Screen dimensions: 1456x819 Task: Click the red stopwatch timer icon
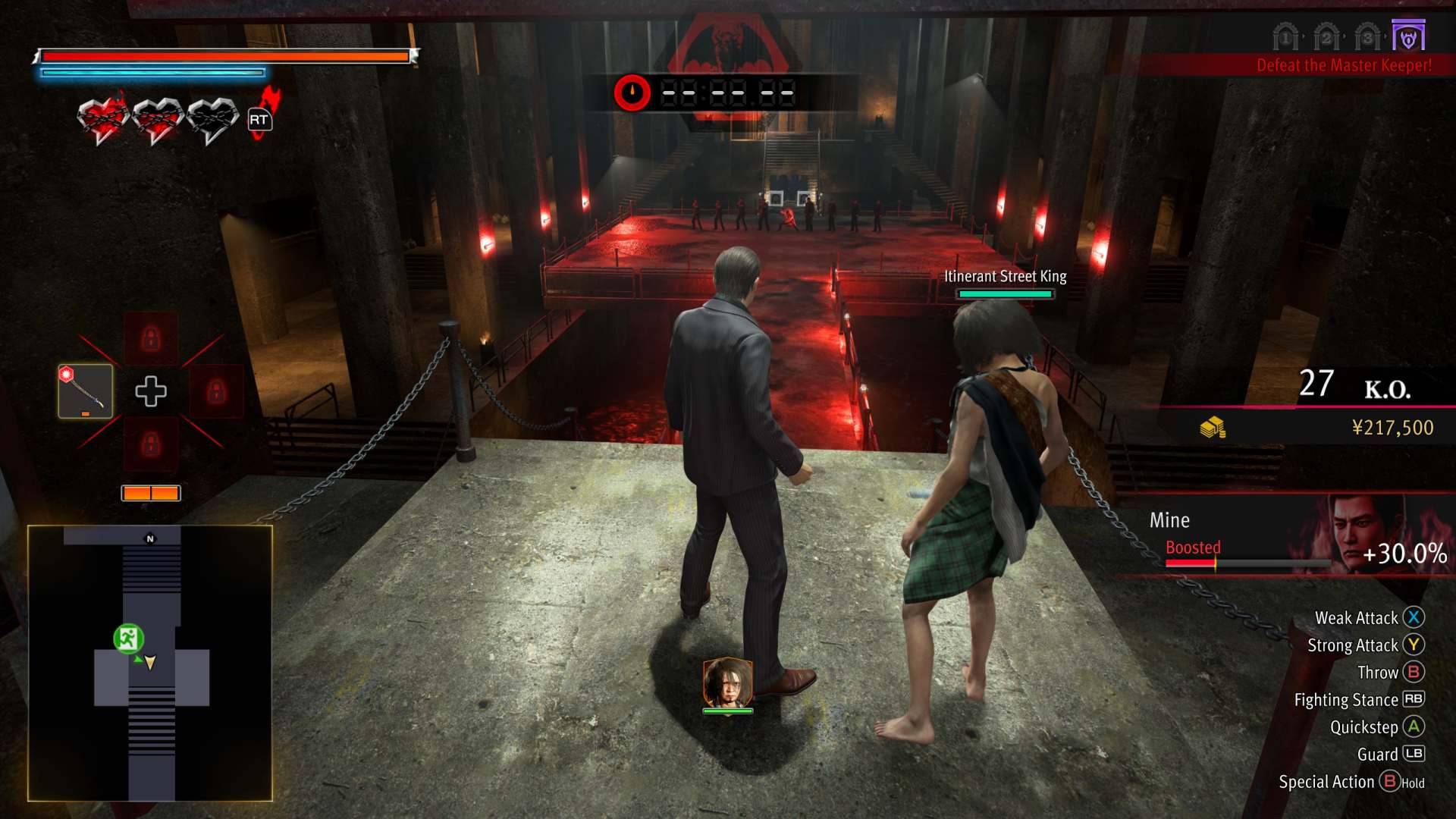[x=632, y=93]
